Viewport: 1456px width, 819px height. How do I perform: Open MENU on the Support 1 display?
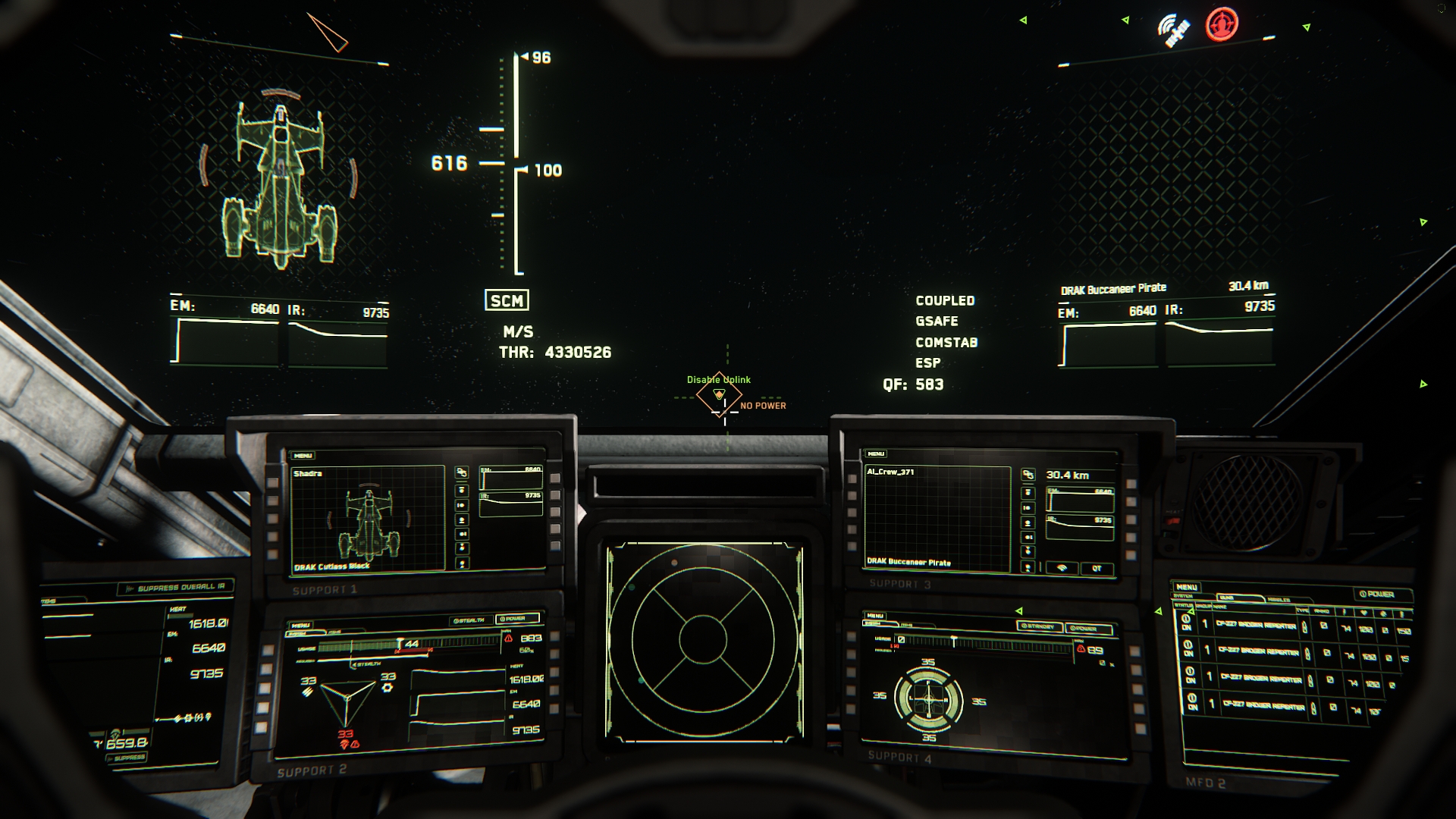pyautogui.click(x=303, y=456)
